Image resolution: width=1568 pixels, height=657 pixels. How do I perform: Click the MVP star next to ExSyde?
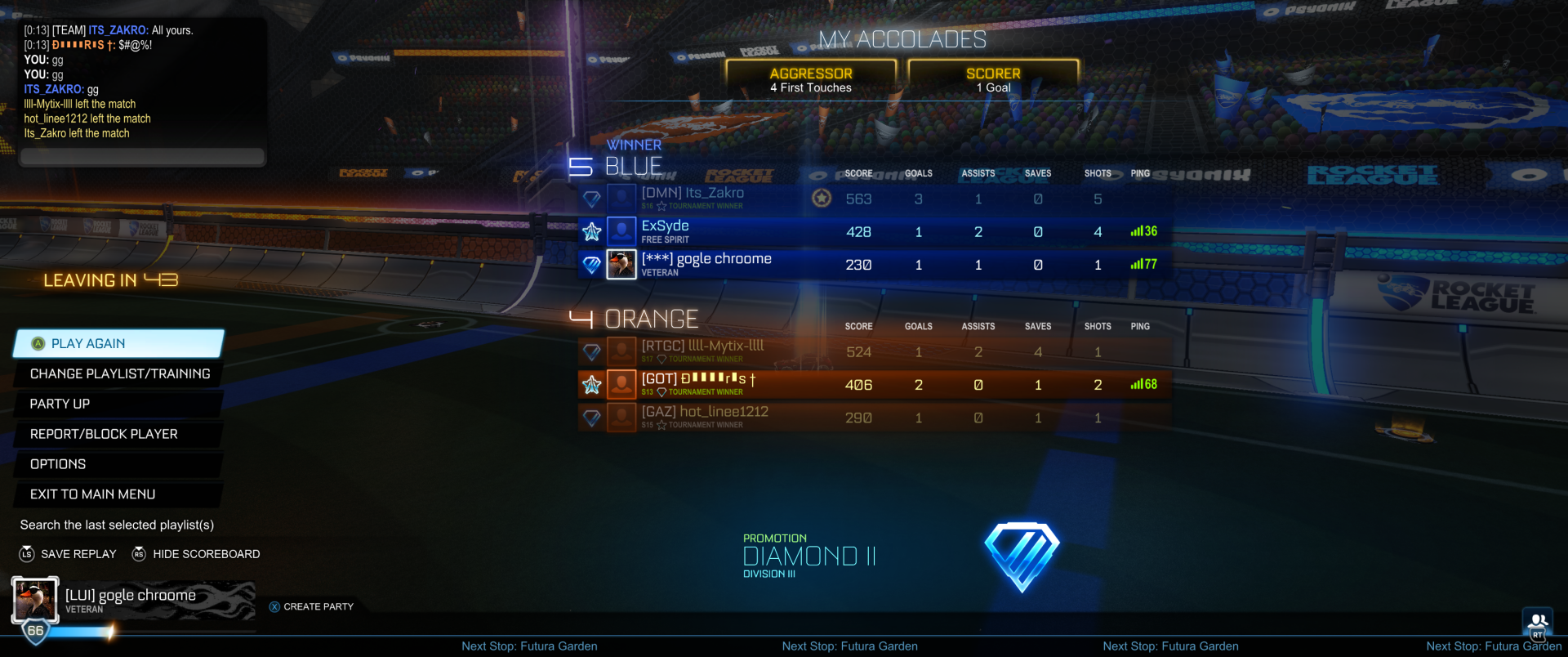pos(590,231)
